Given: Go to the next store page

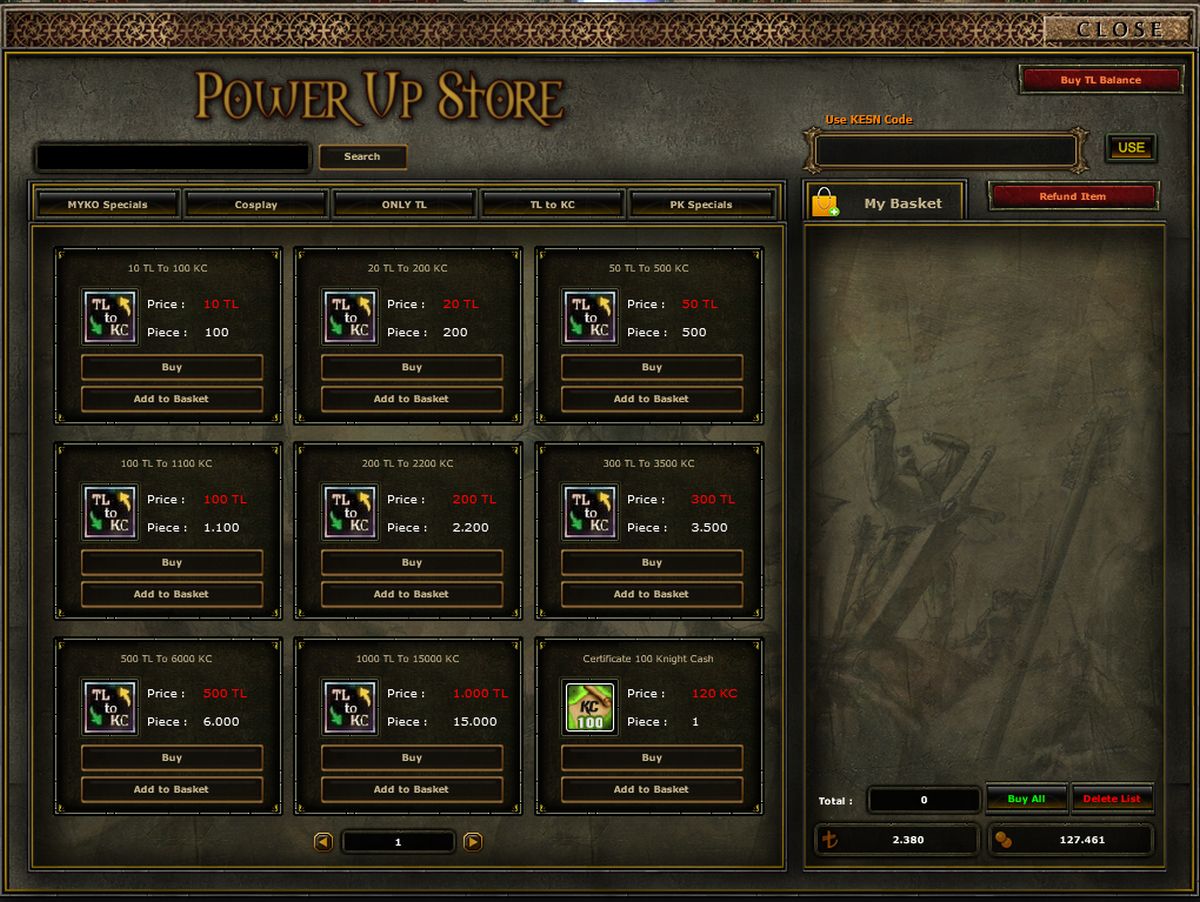Looking at the screenshot, I should pos(473,842).
